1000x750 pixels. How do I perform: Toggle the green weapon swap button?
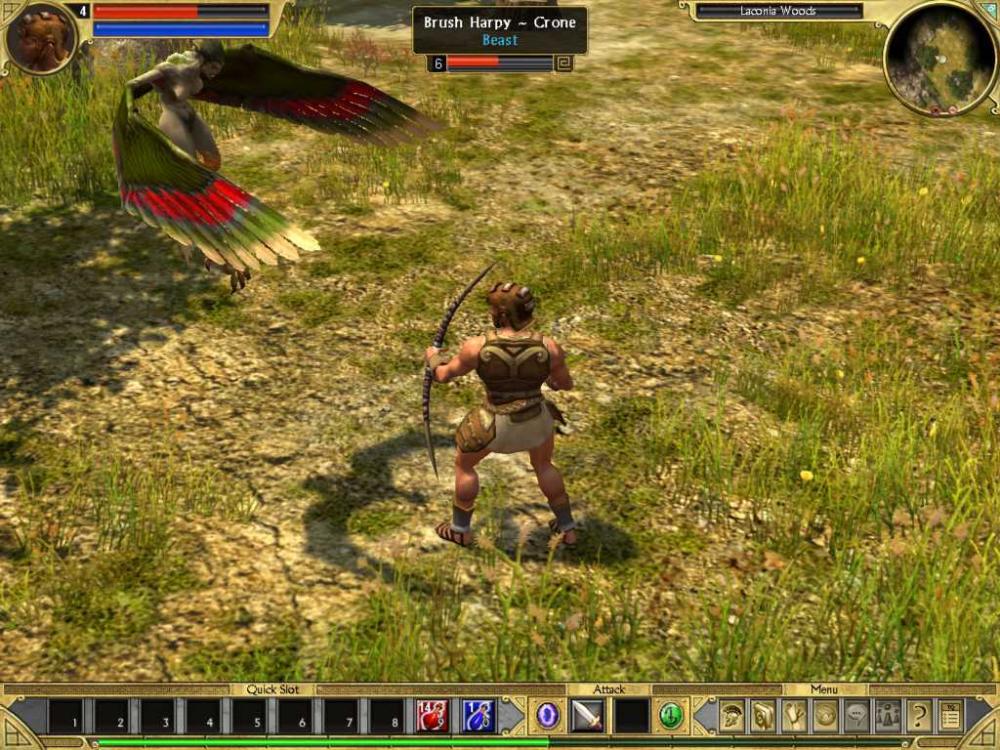(x=671, y=716)
